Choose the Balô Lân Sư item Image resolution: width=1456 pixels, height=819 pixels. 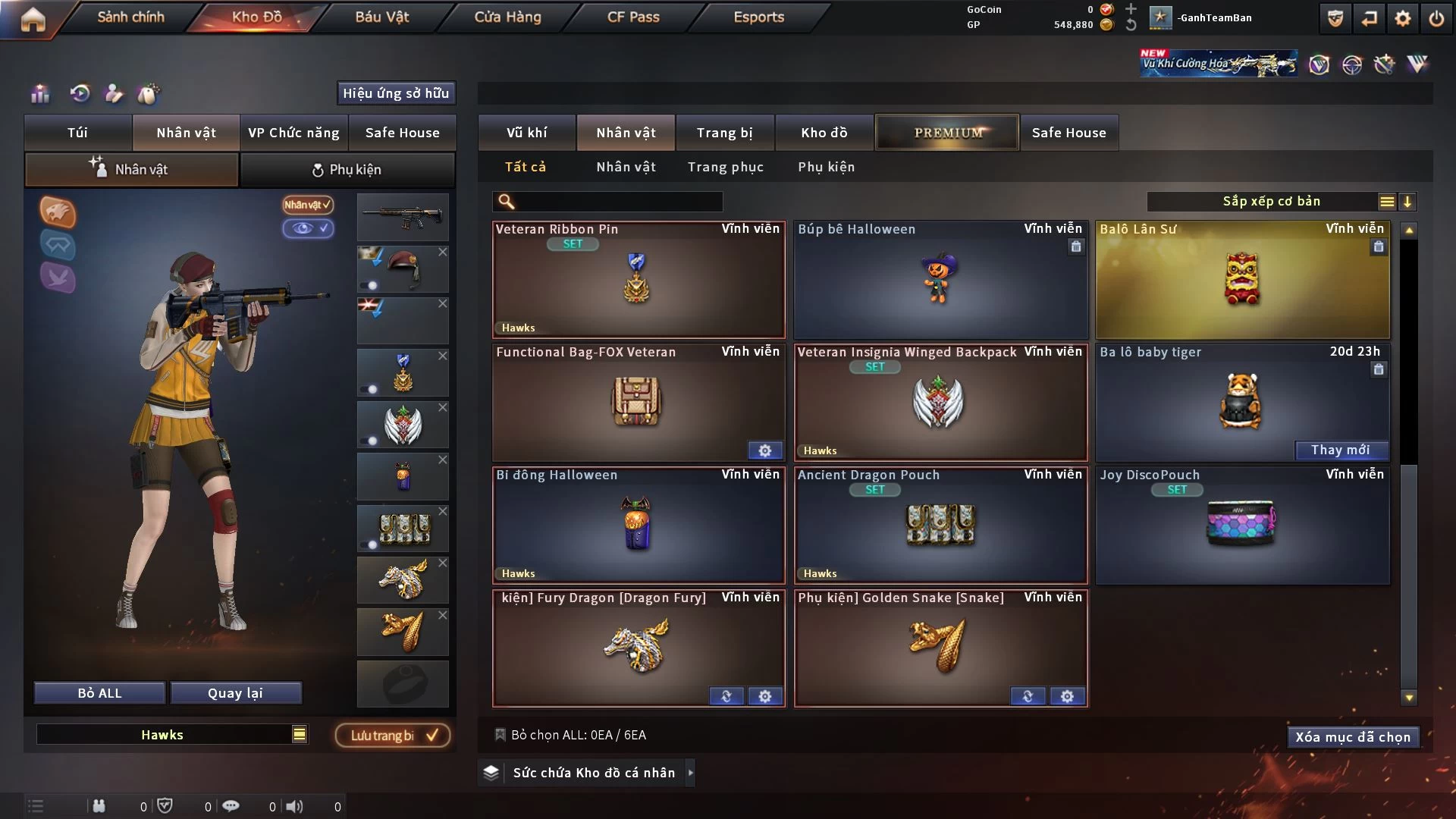click(1242, 281)
